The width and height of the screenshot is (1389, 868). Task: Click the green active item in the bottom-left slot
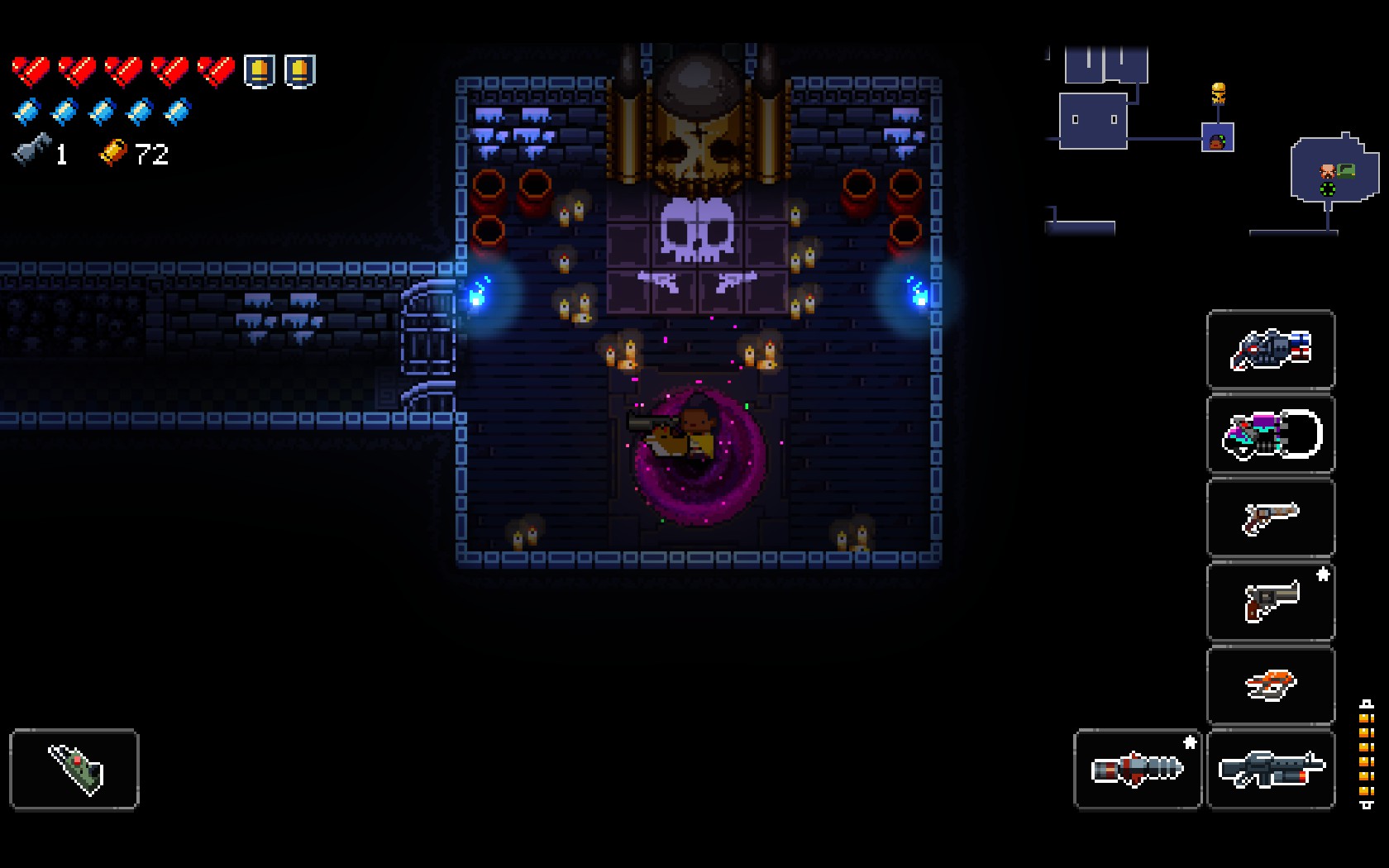pyautogui.click(x=74, y=768)
